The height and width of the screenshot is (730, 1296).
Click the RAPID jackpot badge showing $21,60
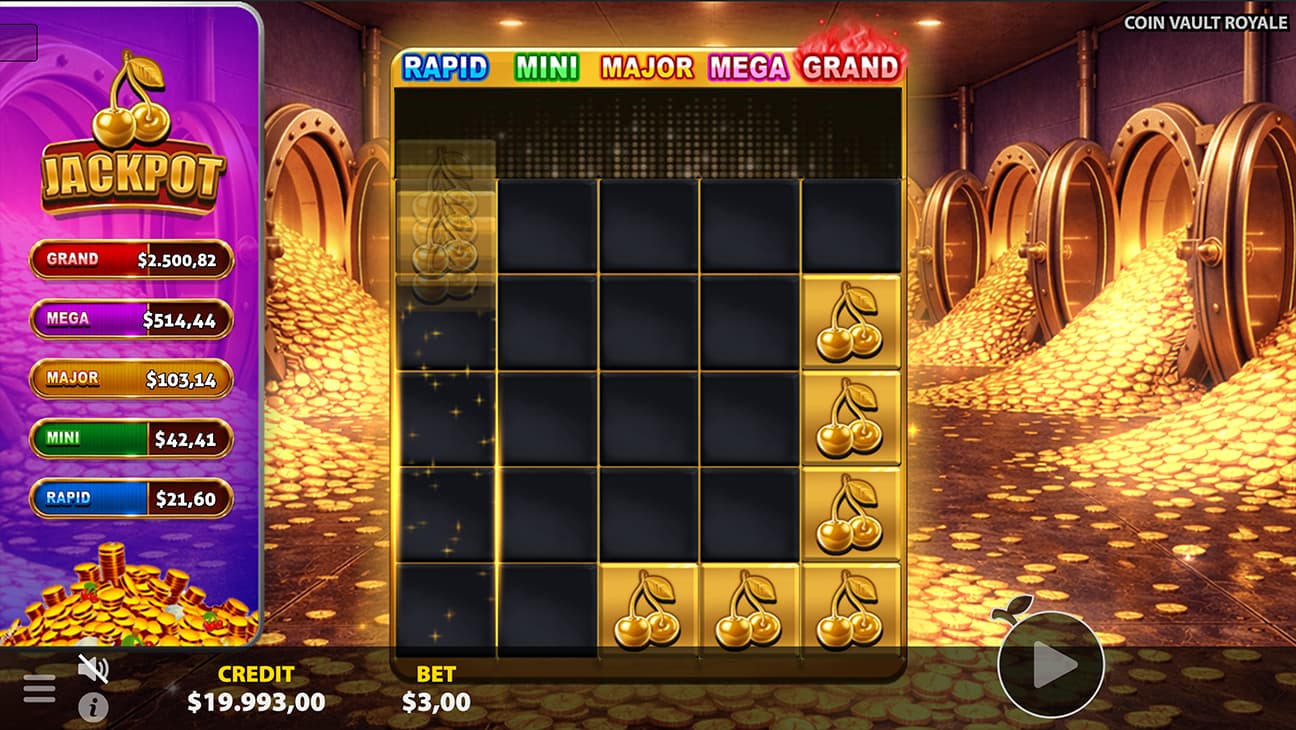point(131,499)
